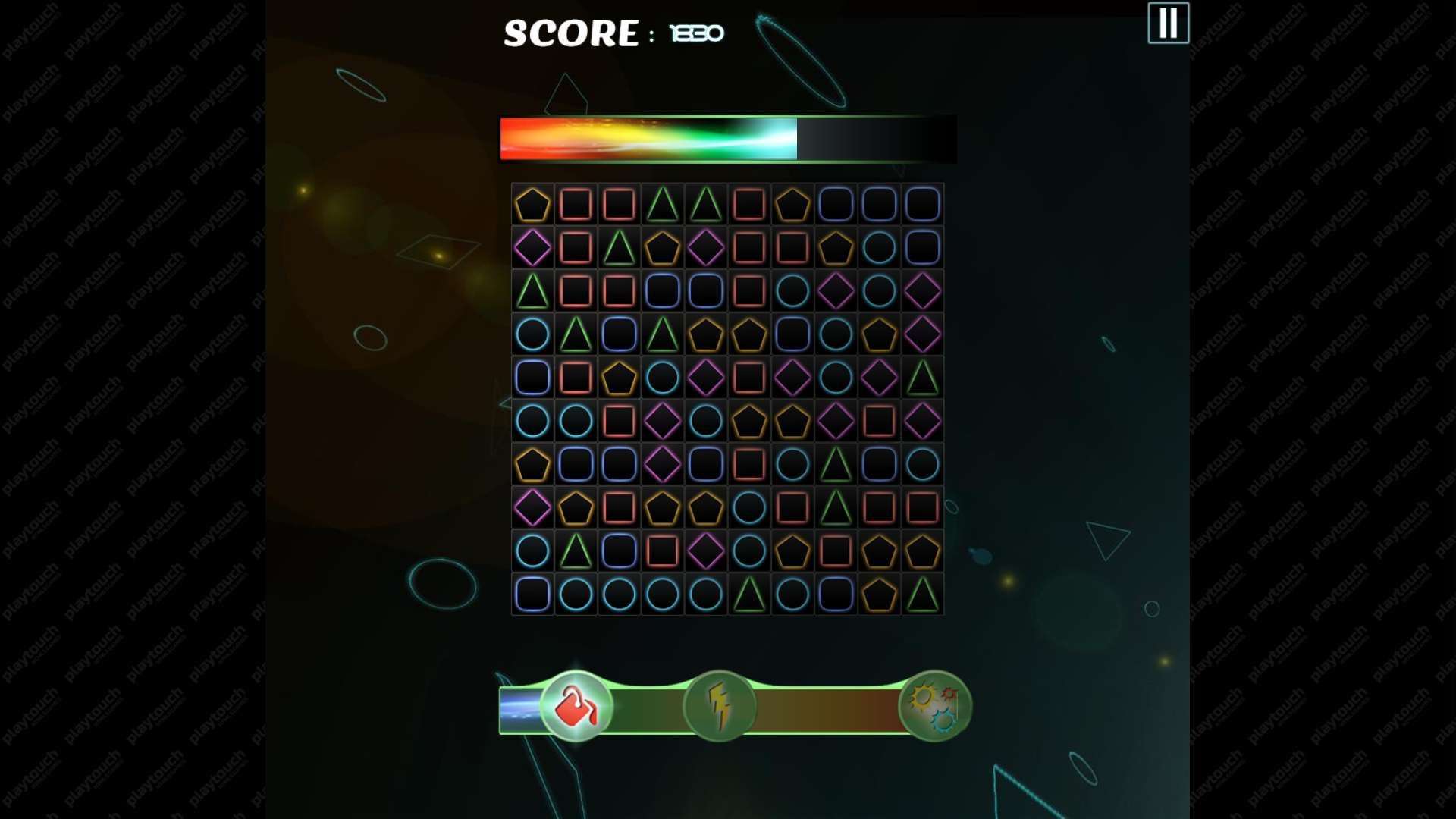Use the lightning bolt power-up
This screenshot has width=1456, height=819.
(719, 707)
